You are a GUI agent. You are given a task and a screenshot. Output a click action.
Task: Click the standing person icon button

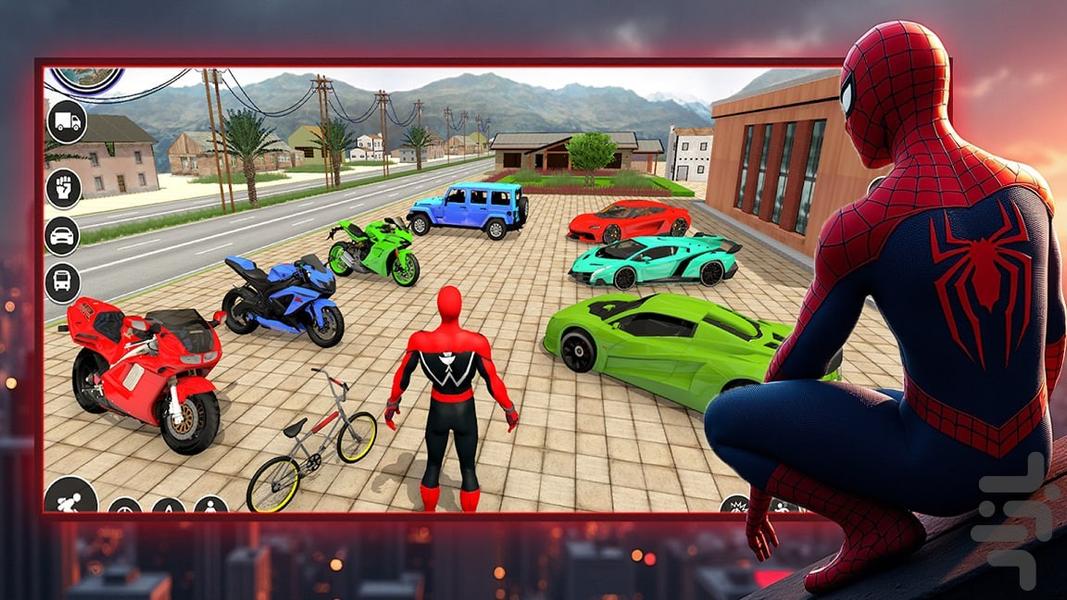pos(211,506)
